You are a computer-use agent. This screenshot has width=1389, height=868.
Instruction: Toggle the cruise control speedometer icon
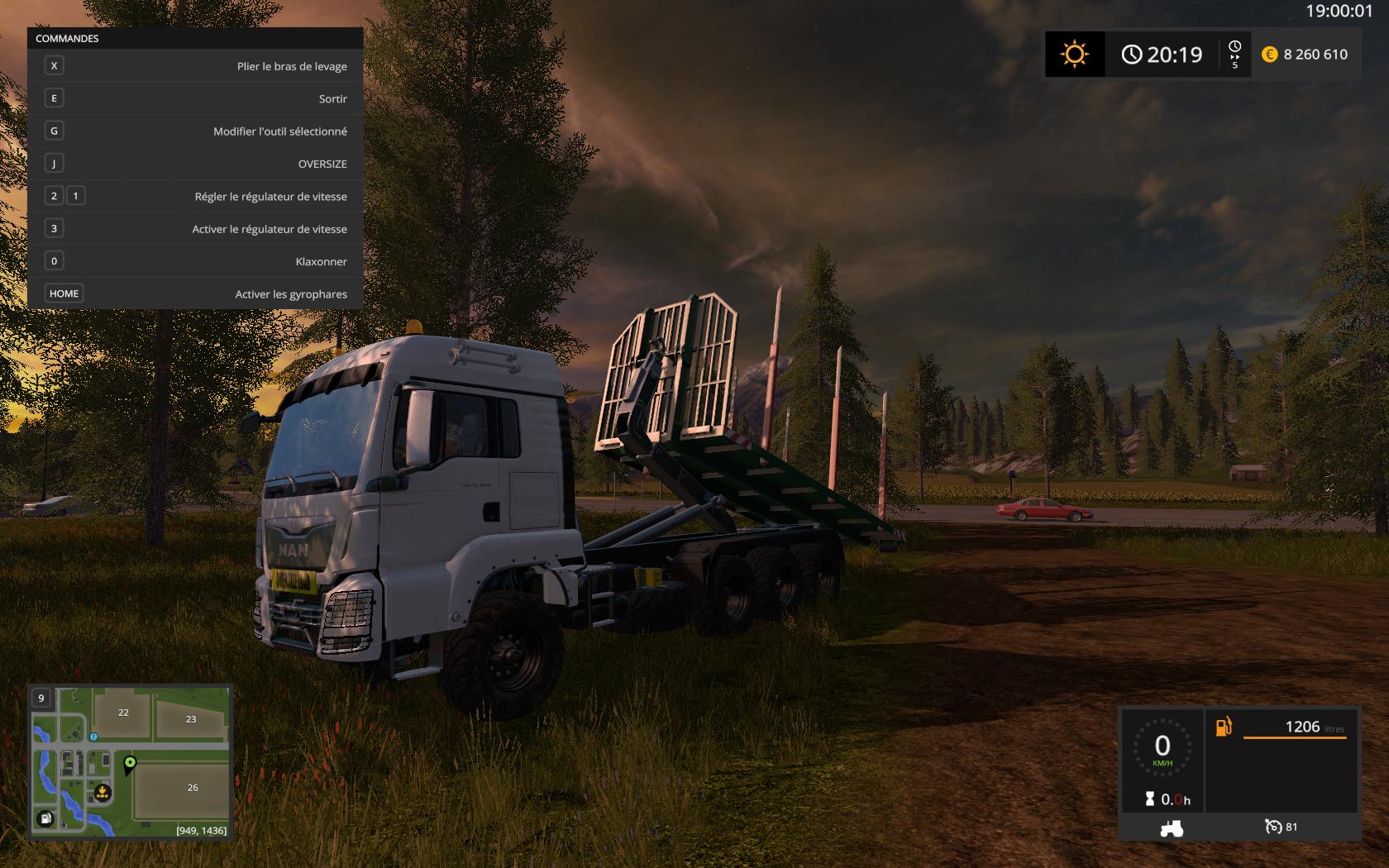(1273, 827)
